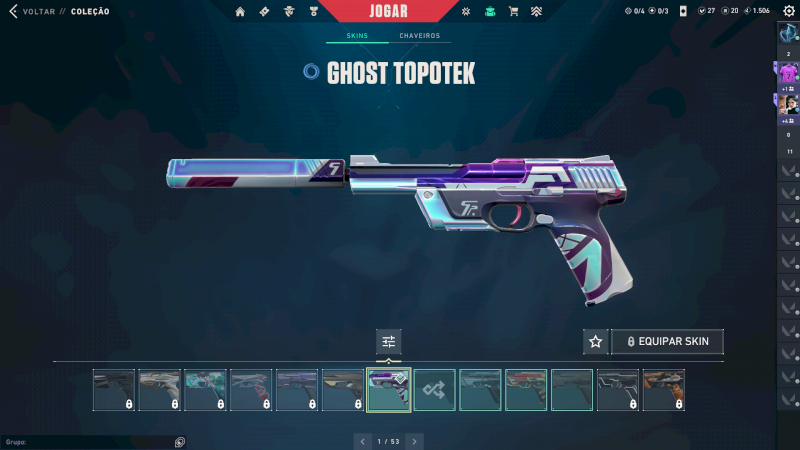Choose the random shuffle skin tile

435,390
